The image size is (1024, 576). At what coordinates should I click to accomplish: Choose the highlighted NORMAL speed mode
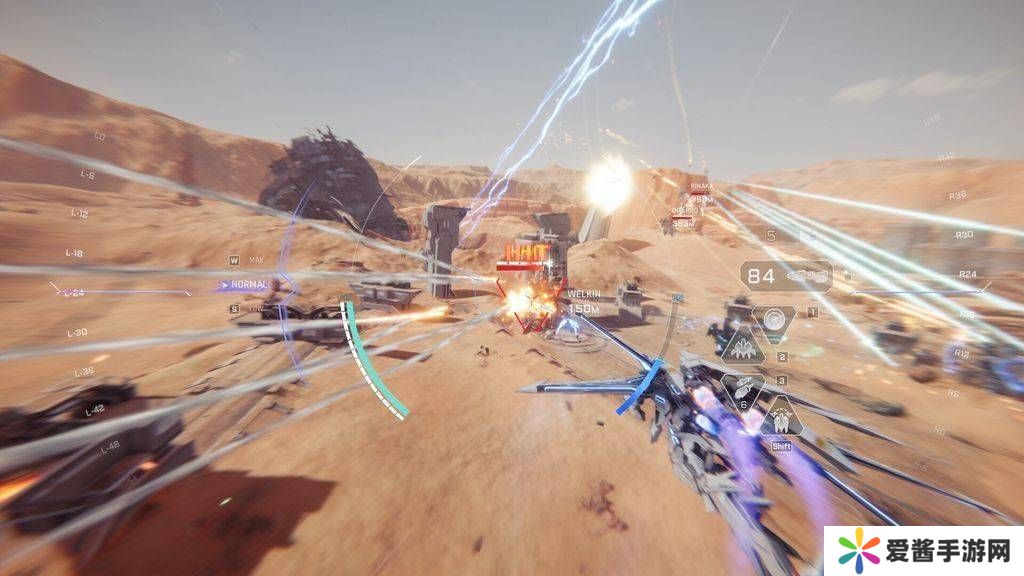[248, 284]
